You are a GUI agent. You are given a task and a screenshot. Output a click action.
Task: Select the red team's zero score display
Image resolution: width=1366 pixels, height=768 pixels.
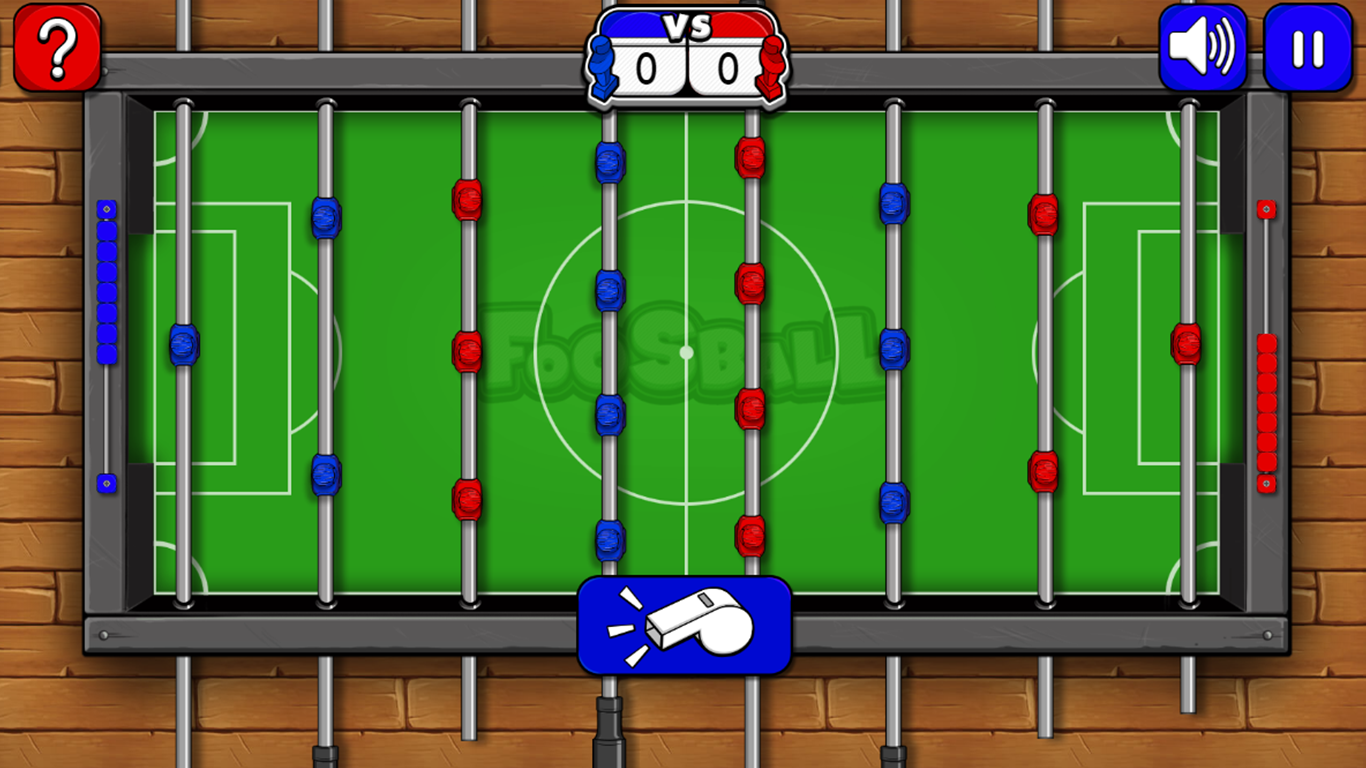[727, 67]
